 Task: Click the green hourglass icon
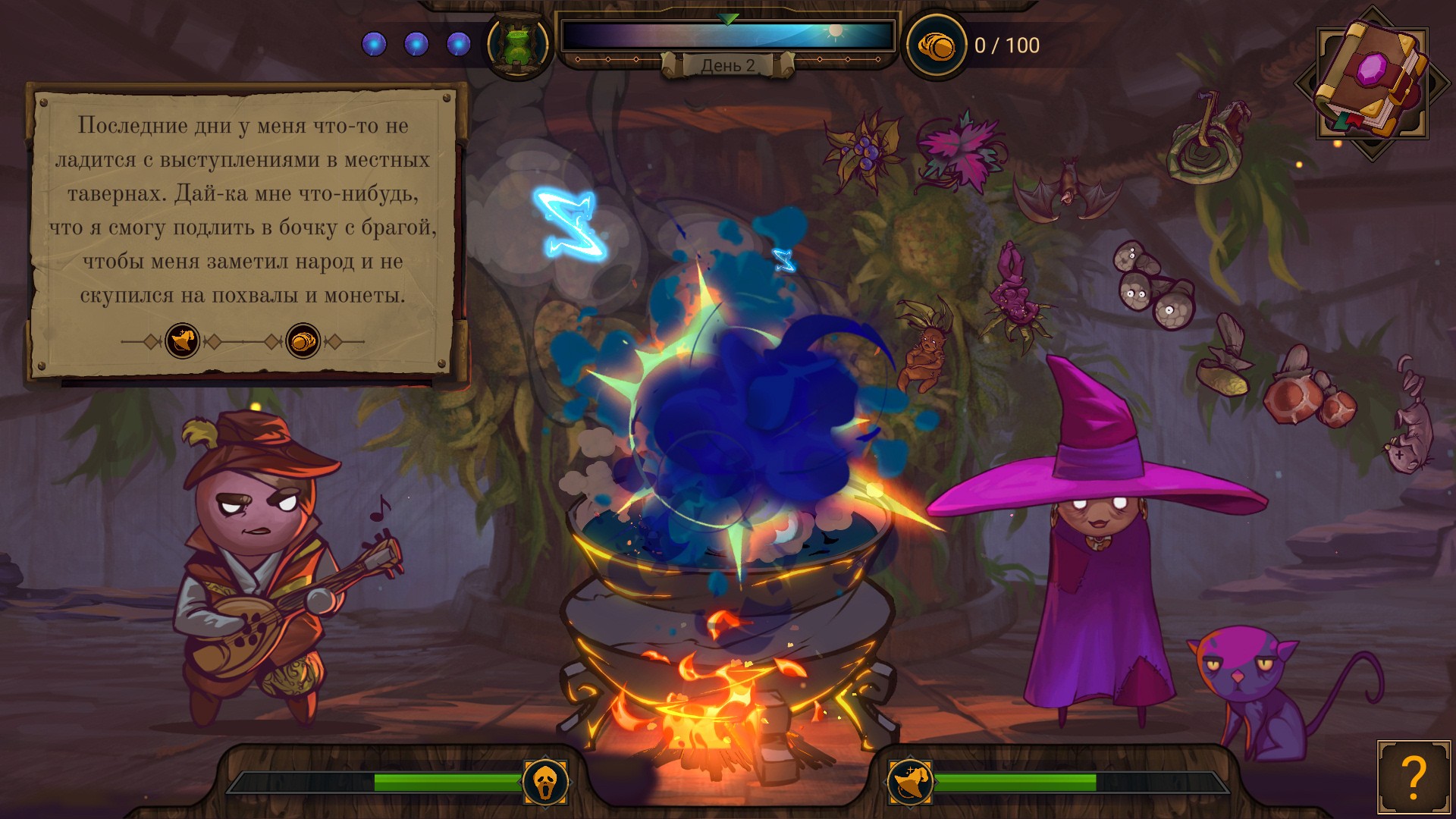pos(518,45)
